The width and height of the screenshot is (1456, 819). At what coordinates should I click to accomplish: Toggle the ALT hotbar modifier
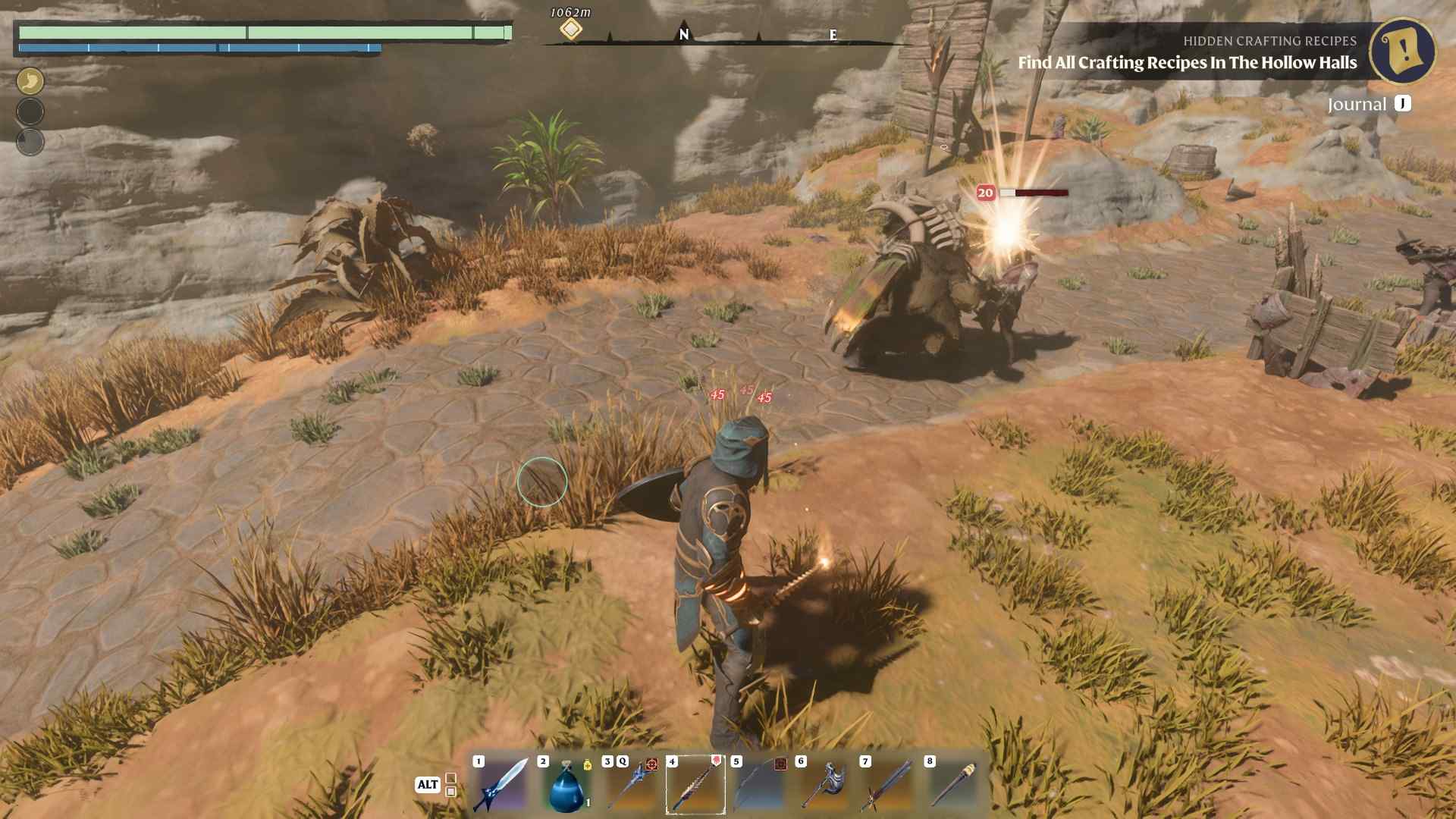coord(427,786)
